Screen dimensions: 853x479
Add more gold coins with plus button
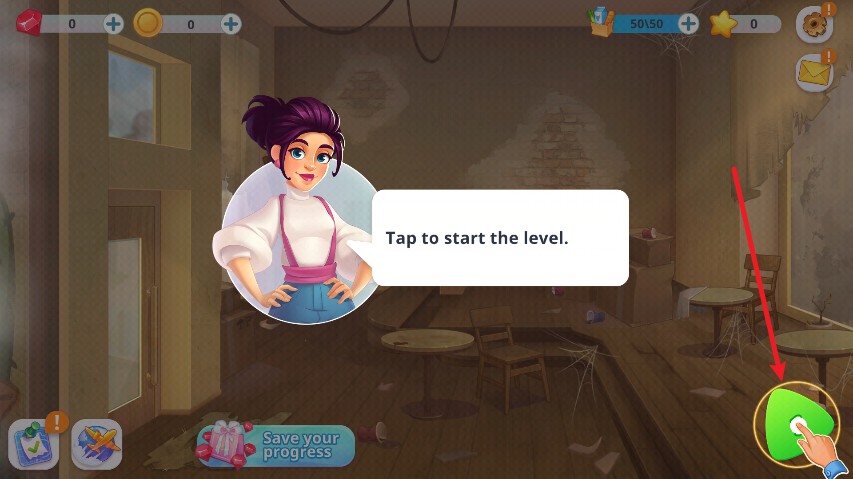231,23
